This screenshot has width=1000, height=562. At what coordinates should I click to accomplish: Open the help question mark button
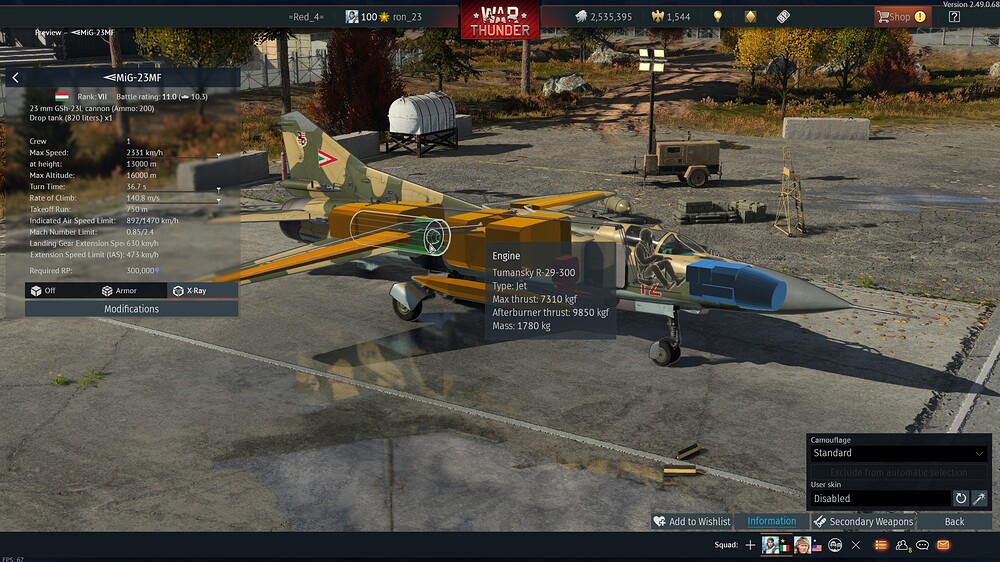(954, 16)
